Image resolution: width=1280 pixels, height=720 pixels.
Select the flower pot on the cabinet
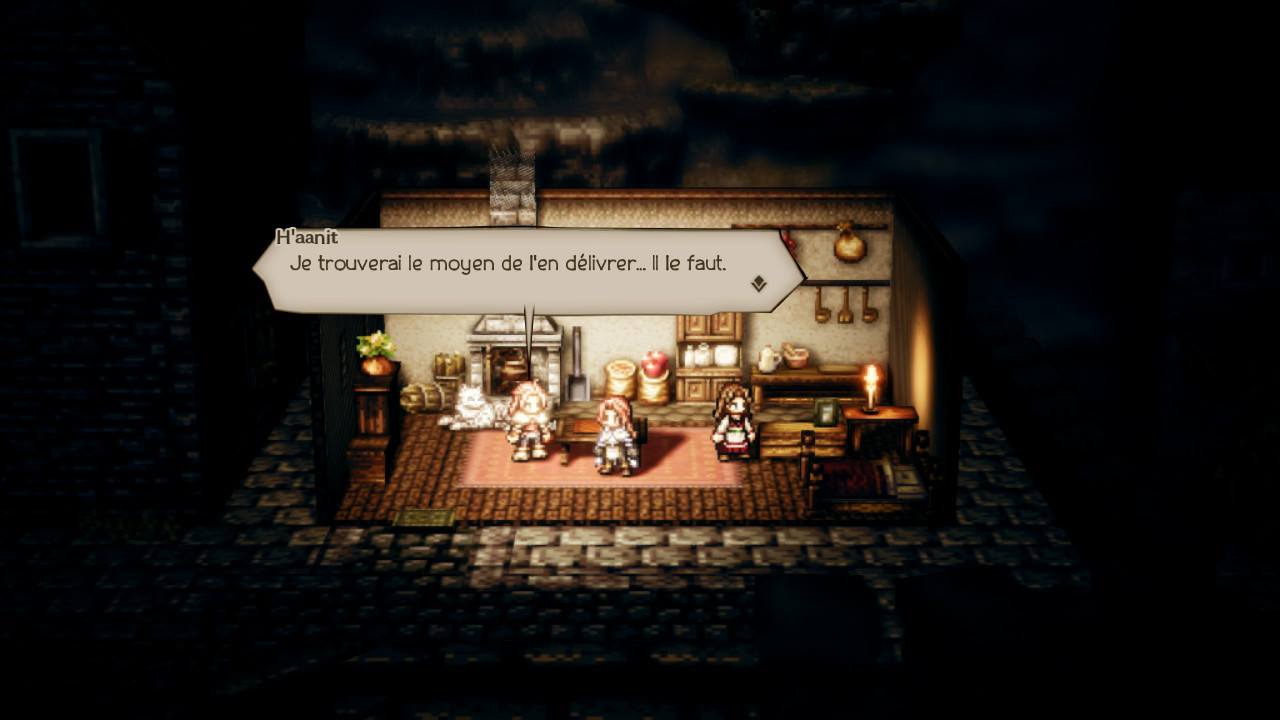click(x=374, y=350)
